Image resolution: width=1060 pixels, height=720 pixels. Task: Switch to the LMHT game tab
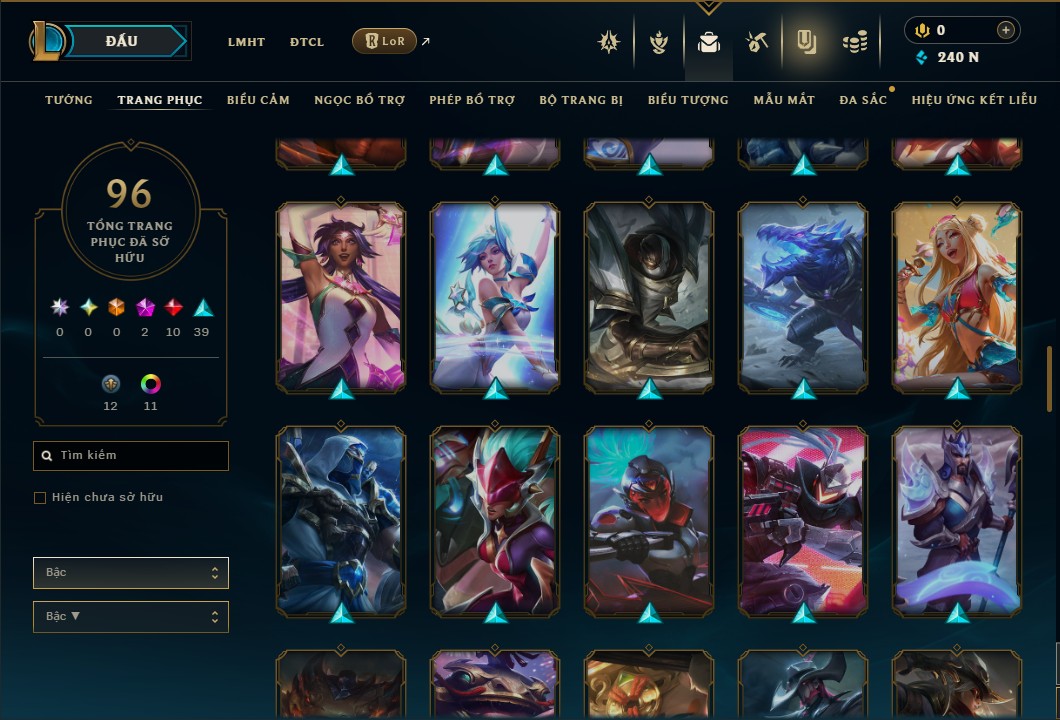pyautogui.click(x=246, y=42)
